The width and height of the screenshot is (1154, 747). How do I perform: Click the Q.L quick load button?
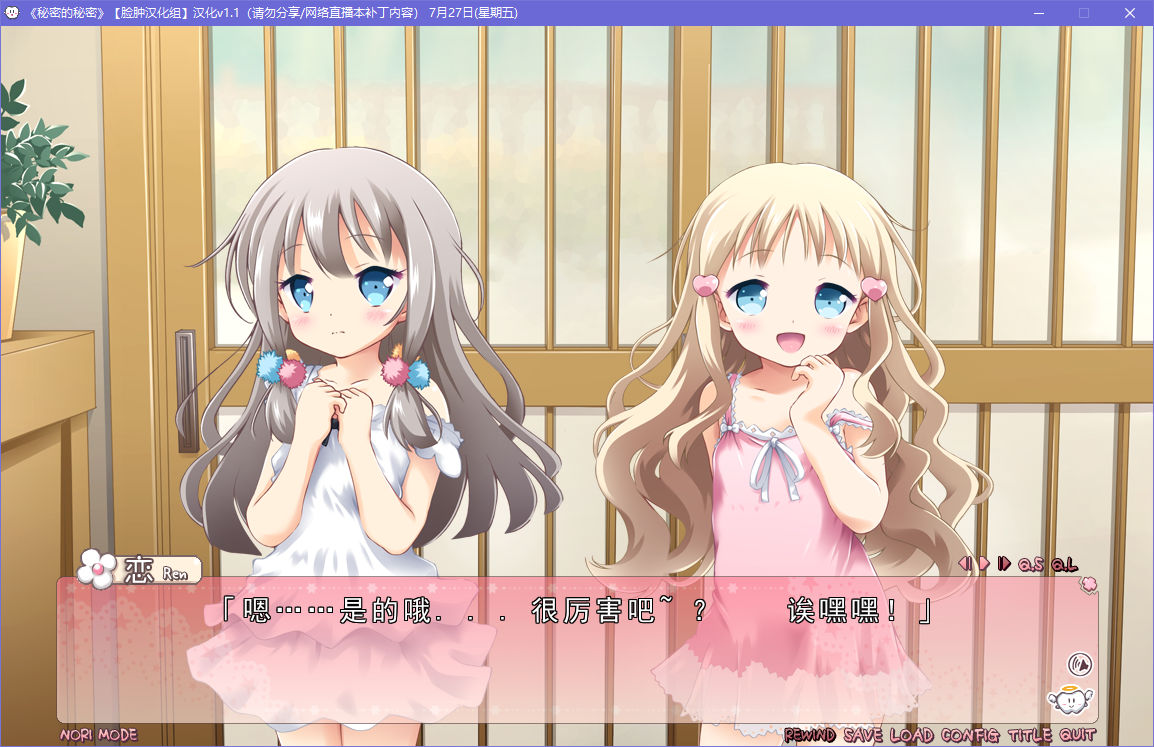coord(1064,564)
